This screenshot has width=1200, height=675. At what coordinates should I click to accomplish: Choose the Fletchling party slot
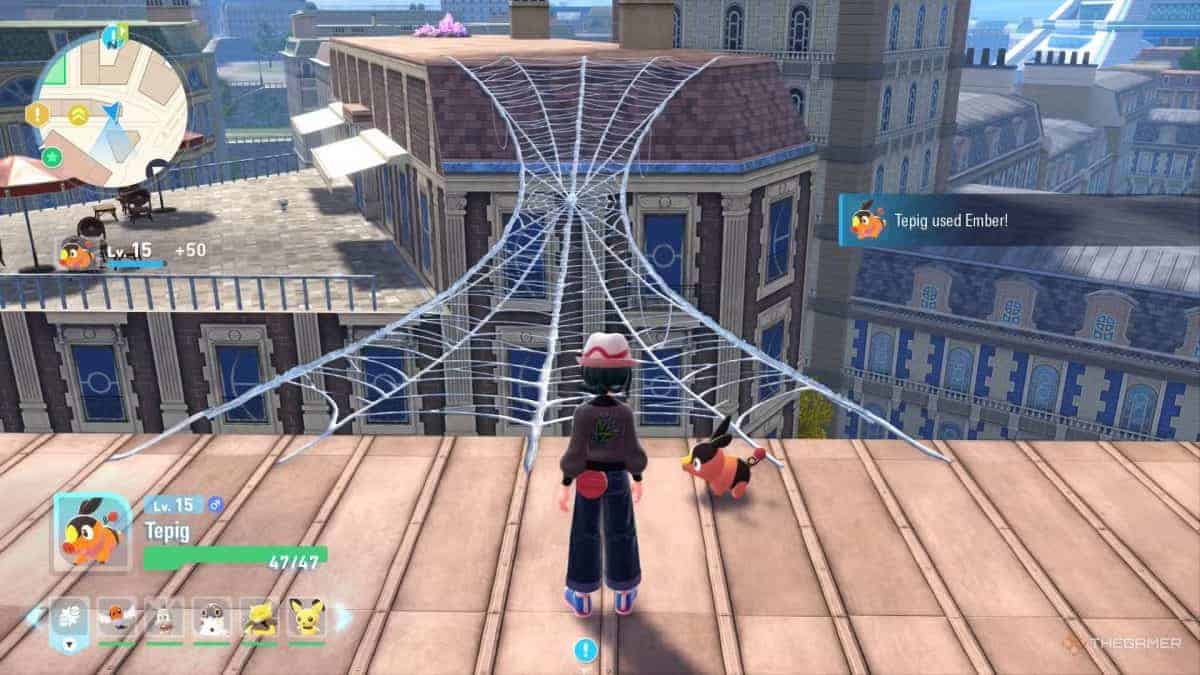(117, 619)
